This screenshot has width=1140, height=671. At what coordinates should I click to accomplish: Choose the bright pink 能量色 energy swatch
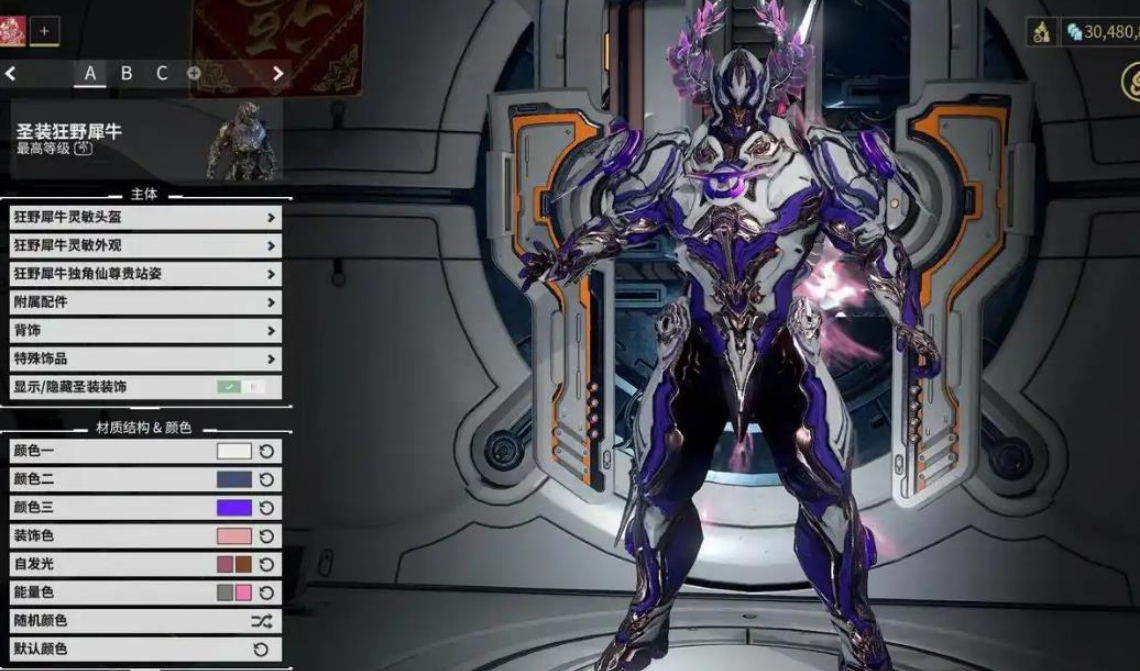[x=243, y=592]
